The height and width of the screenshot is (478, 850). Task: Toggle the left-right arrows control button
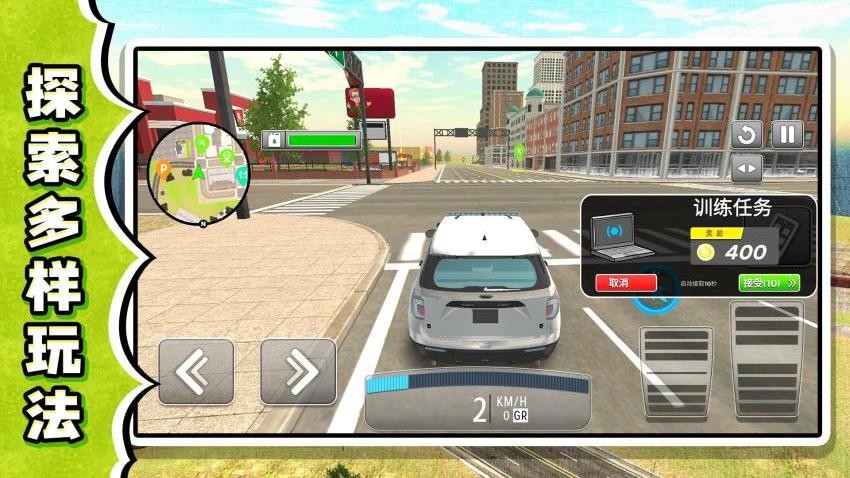(746, 167)
